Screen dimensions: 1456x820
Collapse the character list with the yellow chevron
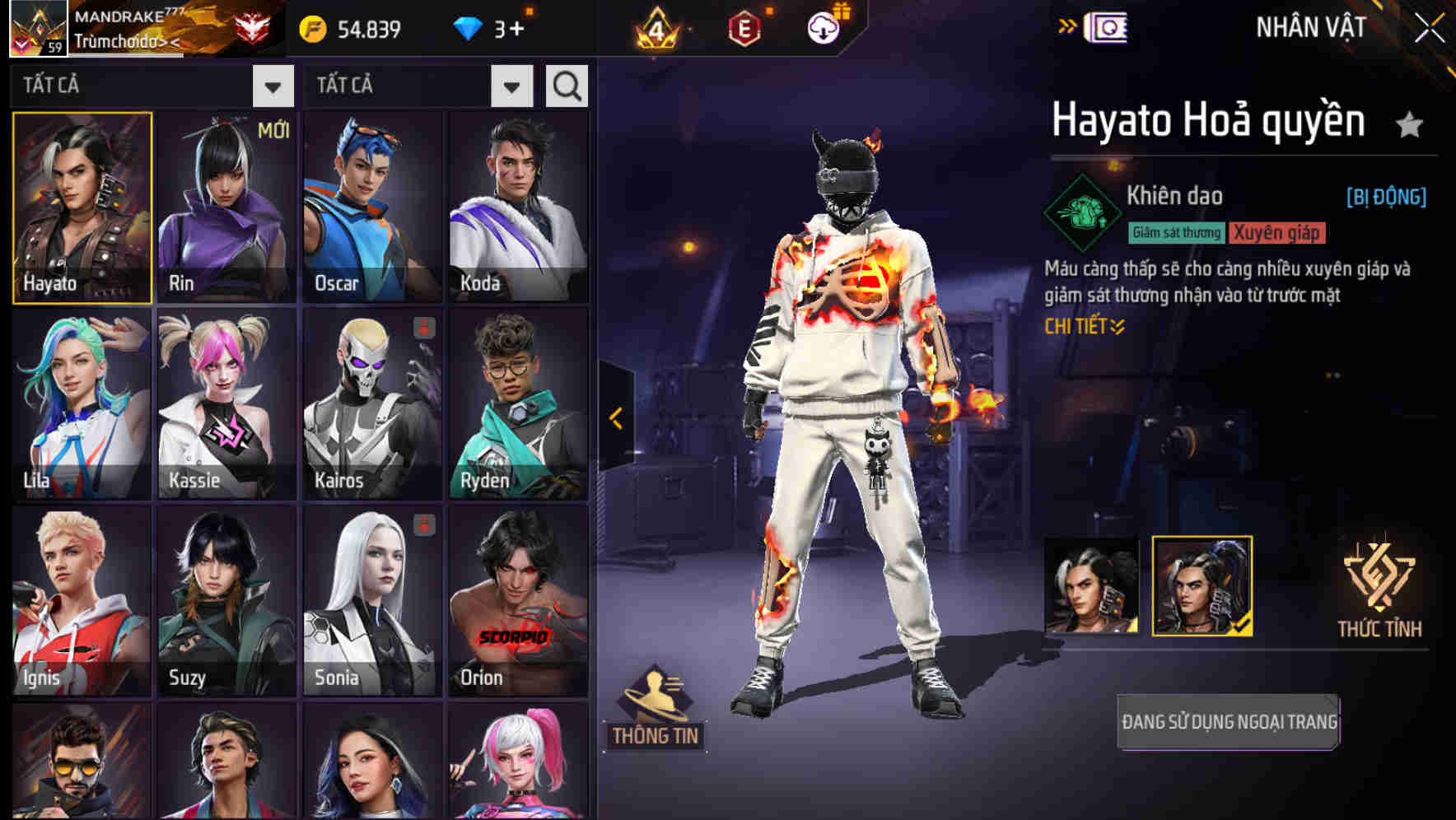click(615, 418)
